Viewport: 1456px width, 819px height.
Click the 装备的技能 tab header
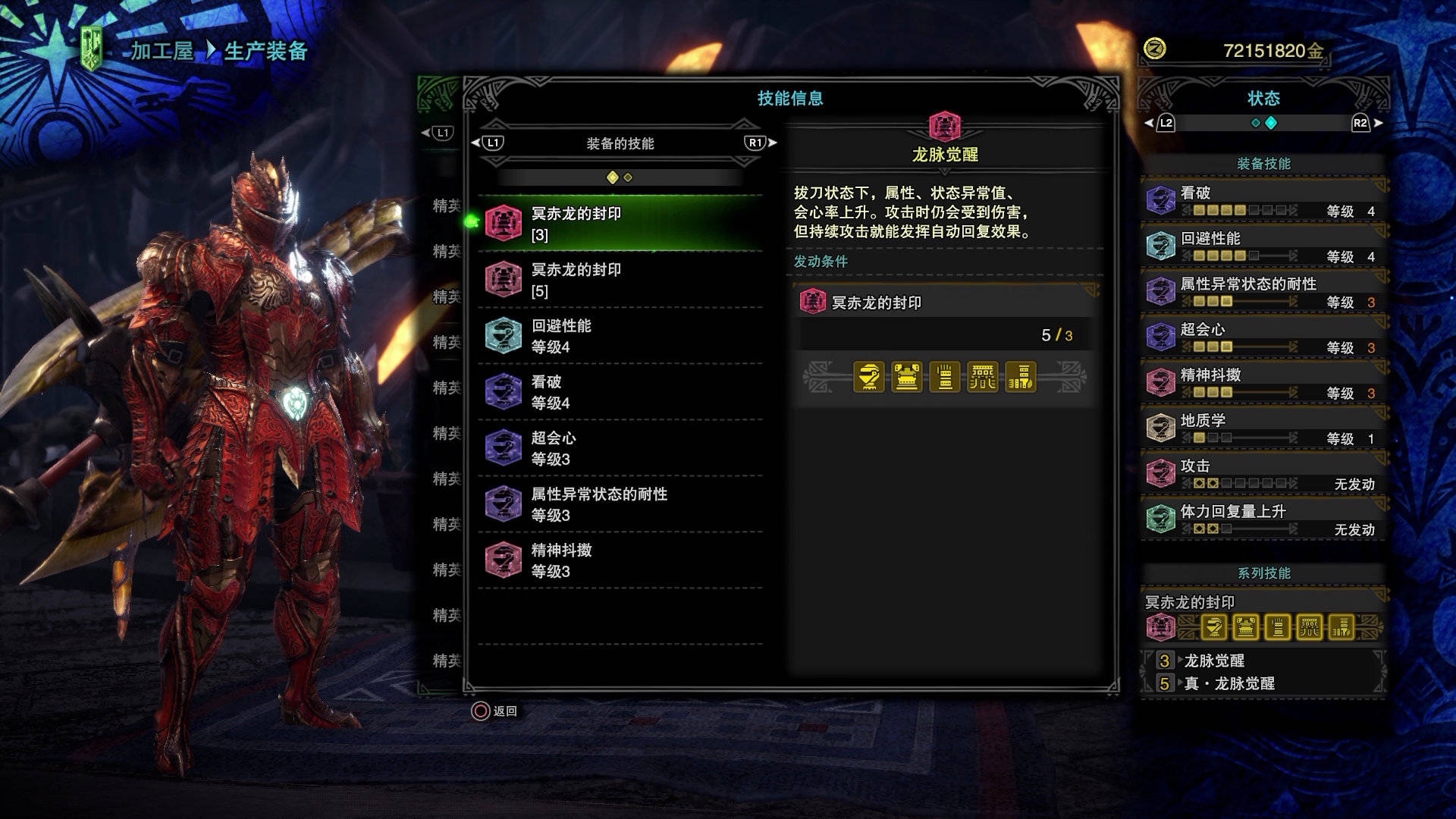[x=620, y=143]
